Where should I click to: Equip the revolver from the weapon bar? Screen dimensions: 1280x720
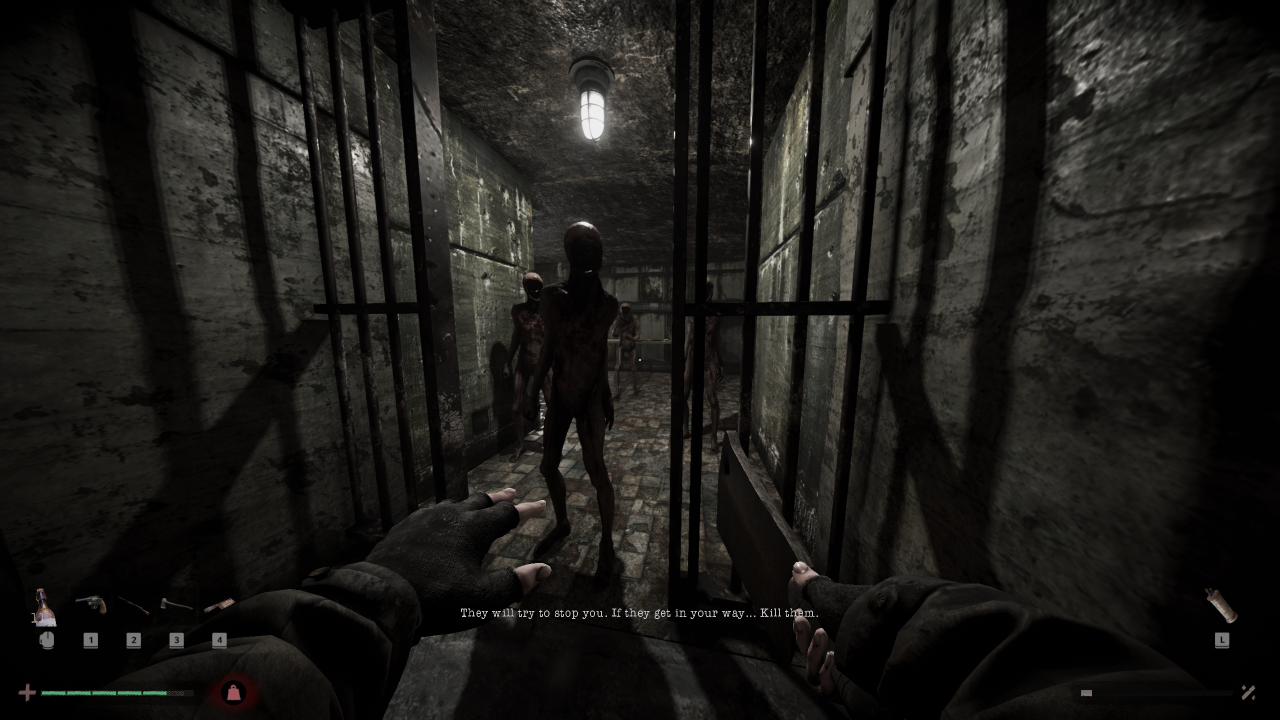pyautogui.click(x=90, y=604)
